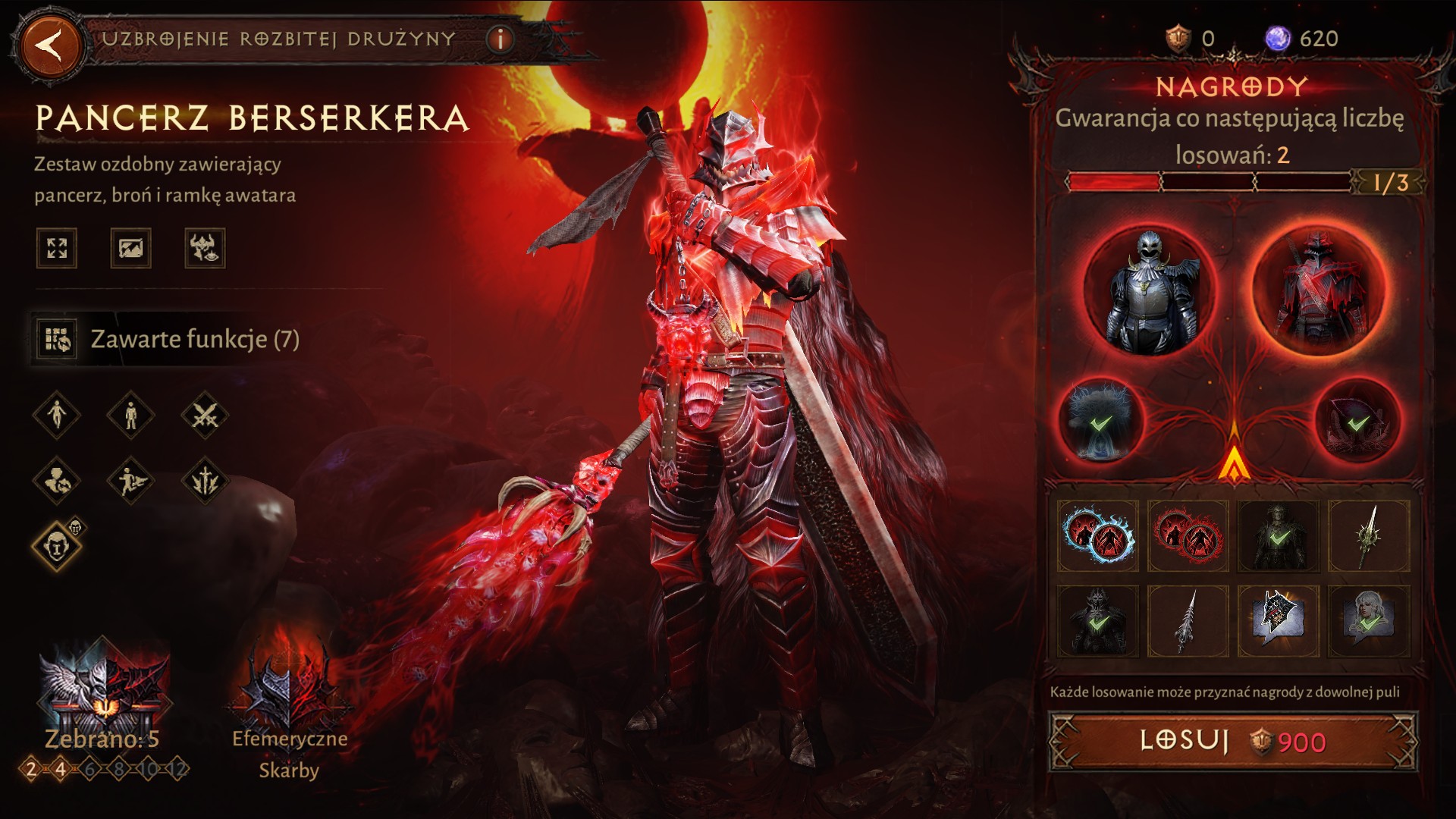This screenshot has height=819, width=1456.
Task: Choose the white-haired portrait reward tile
Action: click(x=1369, y=621)
